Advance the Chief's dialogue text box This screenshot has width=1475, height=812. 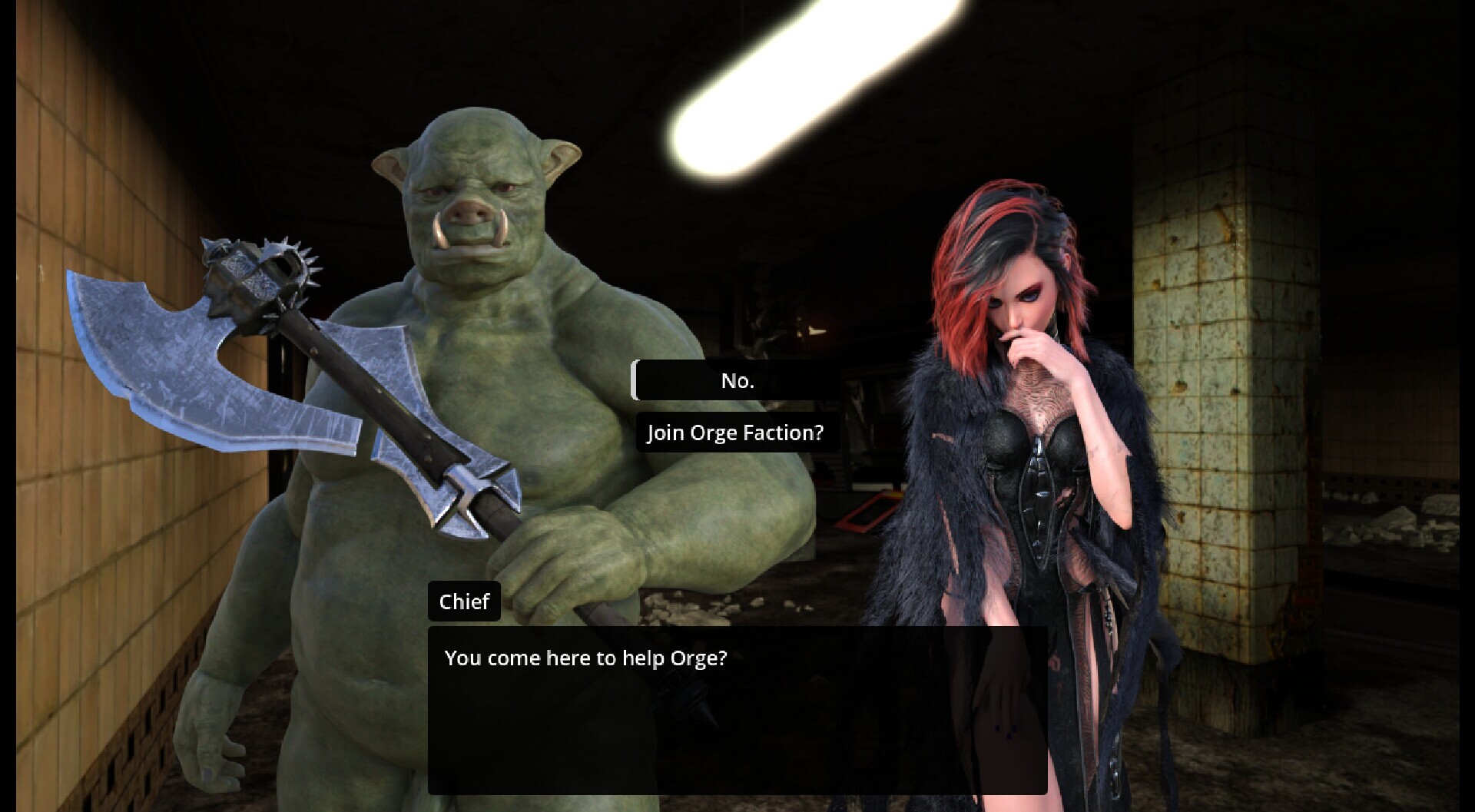(737, 709)
